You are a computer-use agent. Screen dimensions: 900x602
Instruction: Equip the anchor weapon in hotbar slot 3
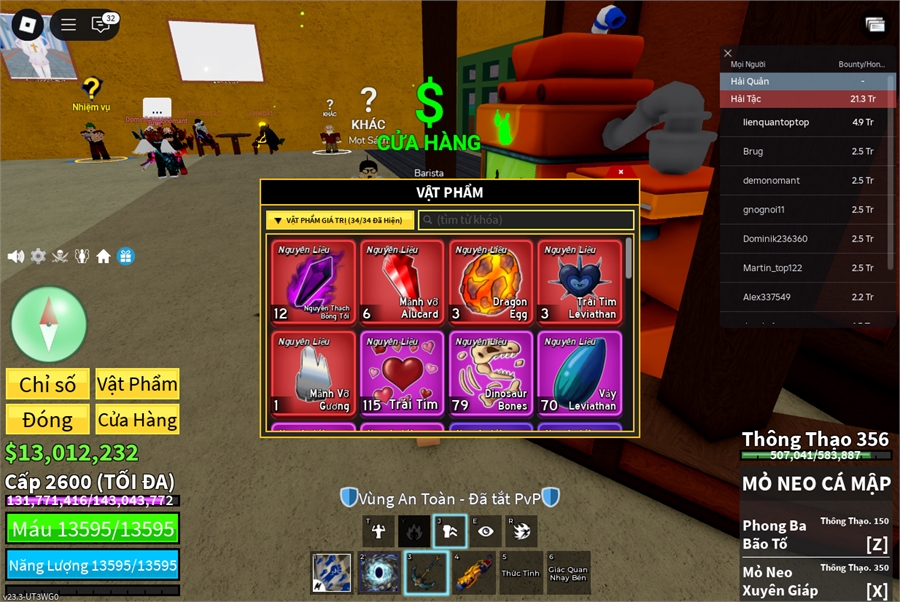(x=426, y=573)
